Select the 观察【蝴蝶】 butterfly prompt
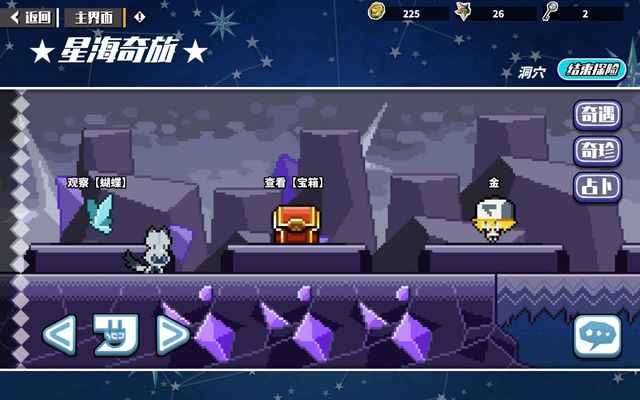This screenshot has height=400, width=640. point(98,183)
